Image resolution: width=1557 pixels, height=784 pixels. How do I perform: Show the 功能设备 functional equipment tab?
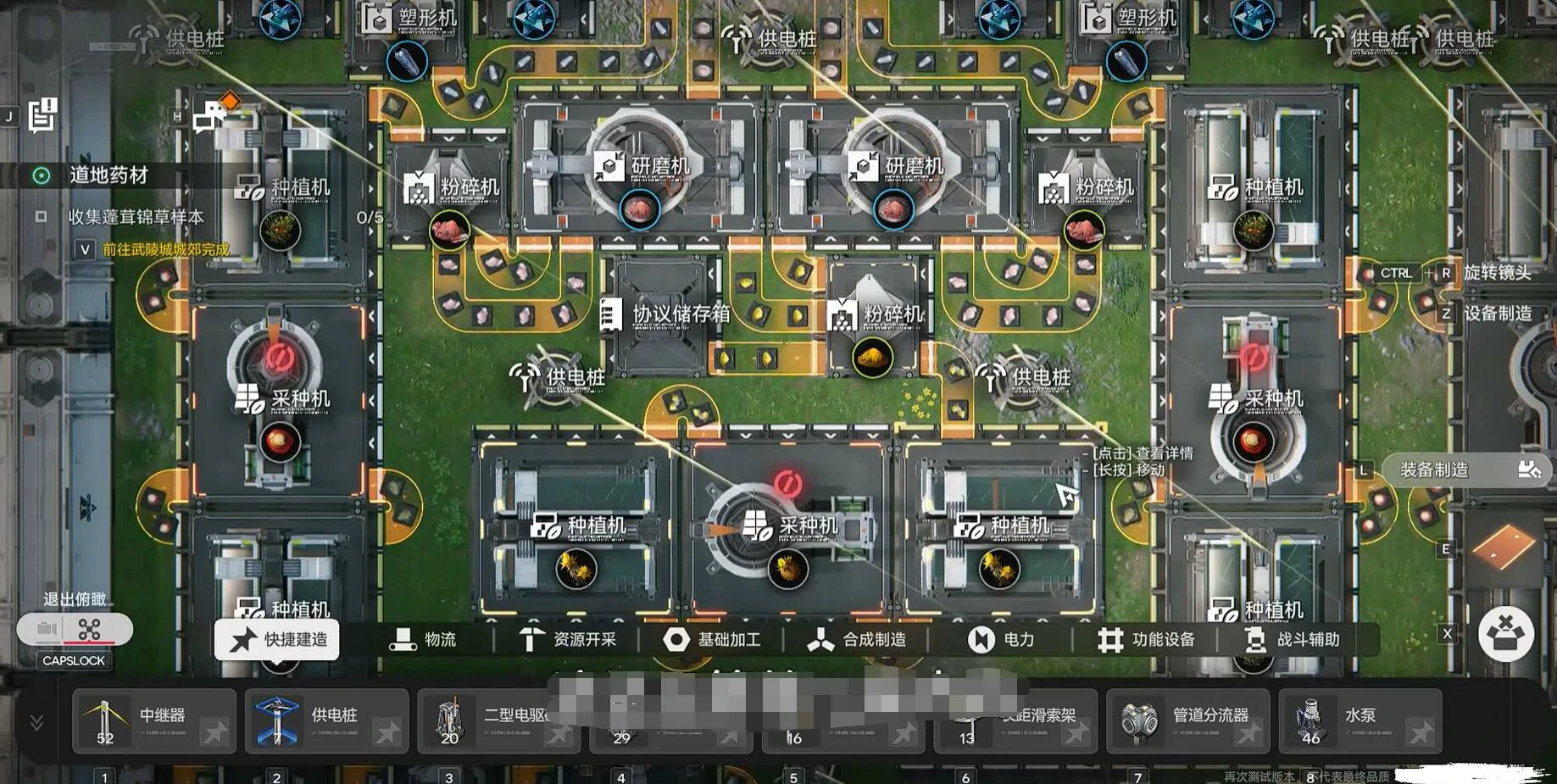pos(1147,640)
